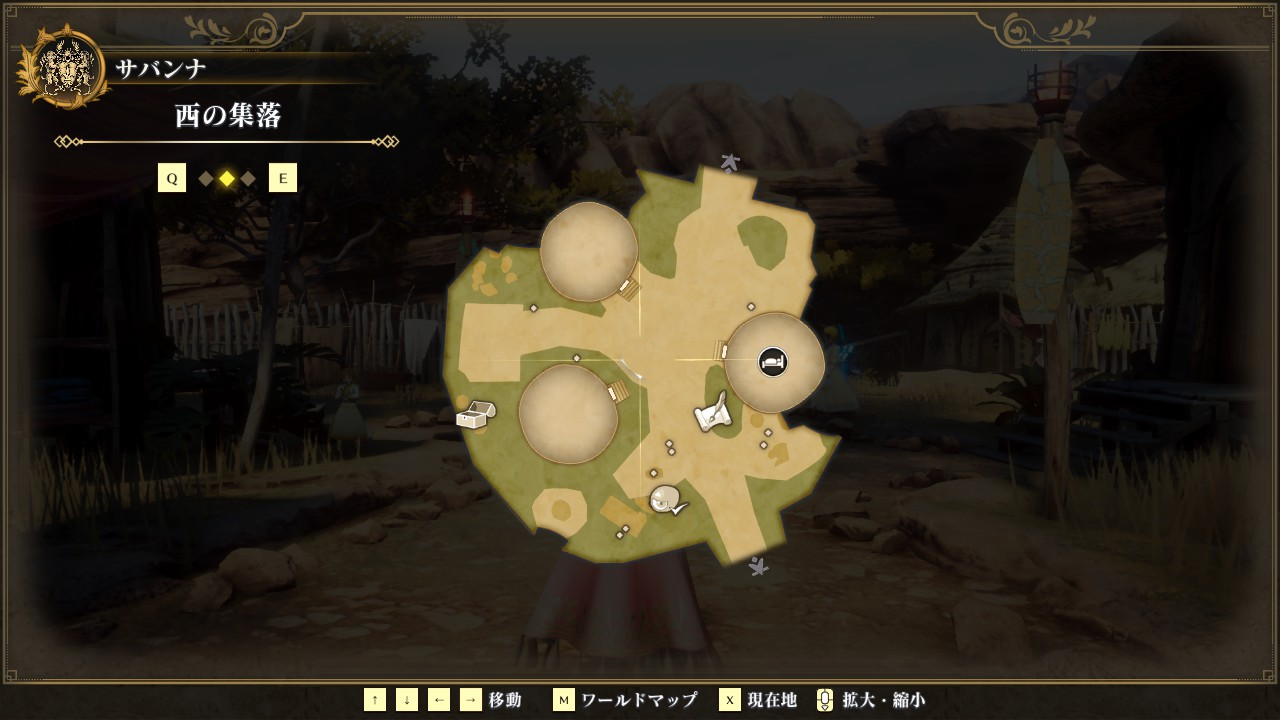Choose the speech bubble checkmark marker
Image resolution: width=1280 pixels, height=720 pixels.
pos(667,500)
